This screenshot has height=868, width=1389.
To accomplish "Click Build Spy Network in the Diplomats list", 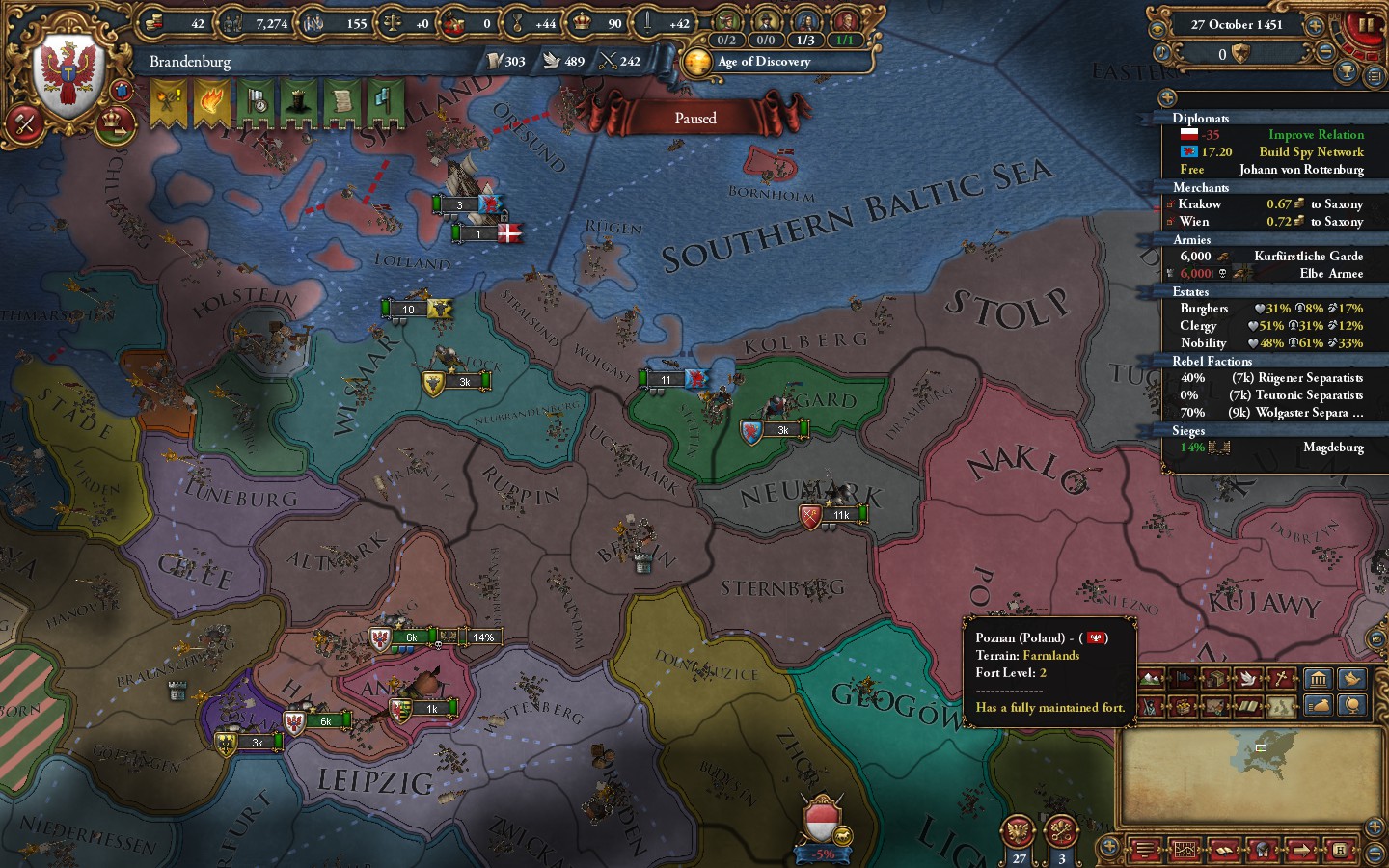I will [x=1312, y=151].
